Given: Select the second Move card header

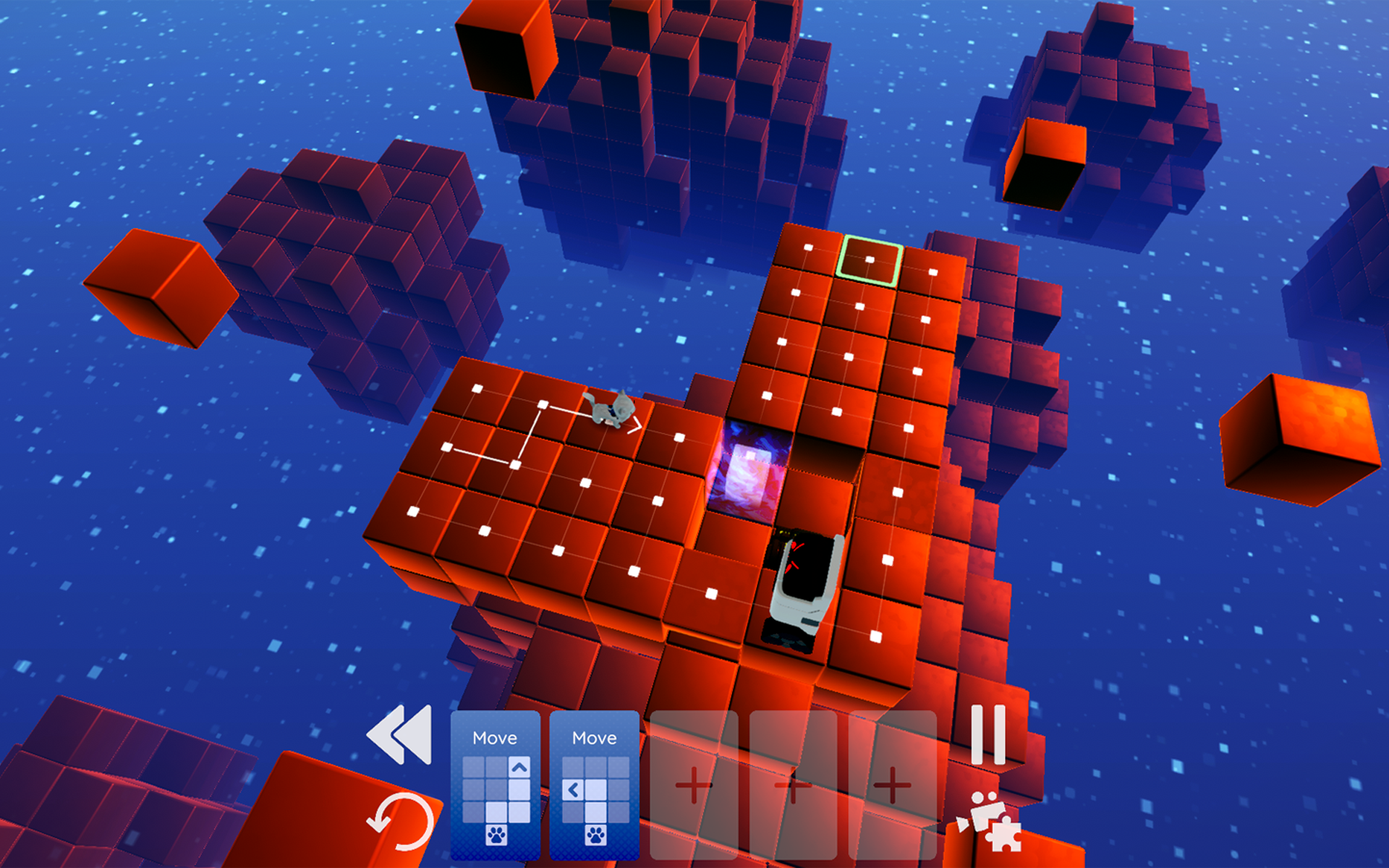Looking at the screenshot, I should pos(593,738).
